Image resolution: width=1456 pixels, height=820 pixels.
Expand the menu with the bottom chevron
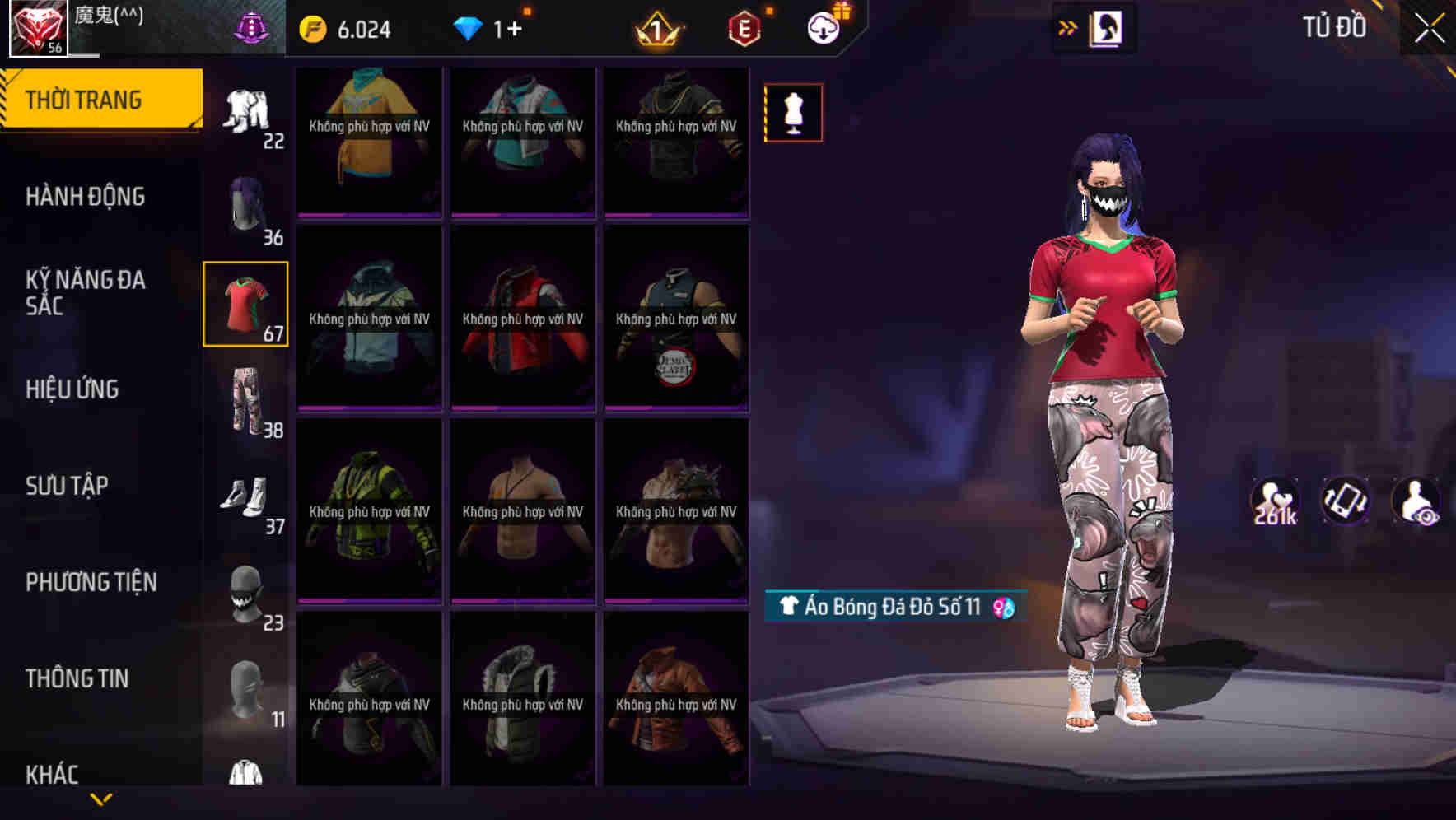tap(101, 798)
